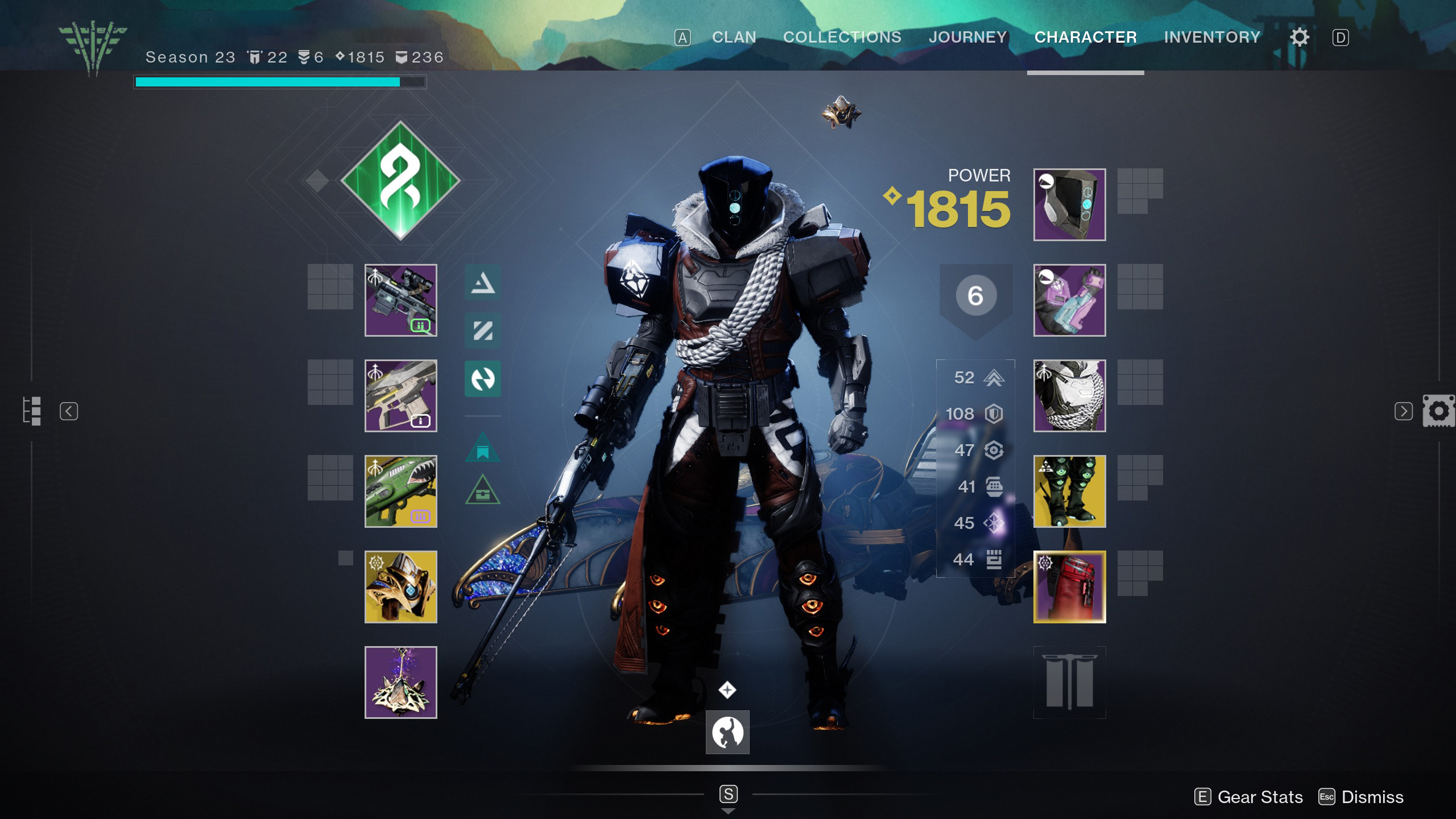Select the green rocket launcher power weapon
Image resolution: width=1456 pixels, height=819 pixels.
pyautogui.click(x=401, y=492)
